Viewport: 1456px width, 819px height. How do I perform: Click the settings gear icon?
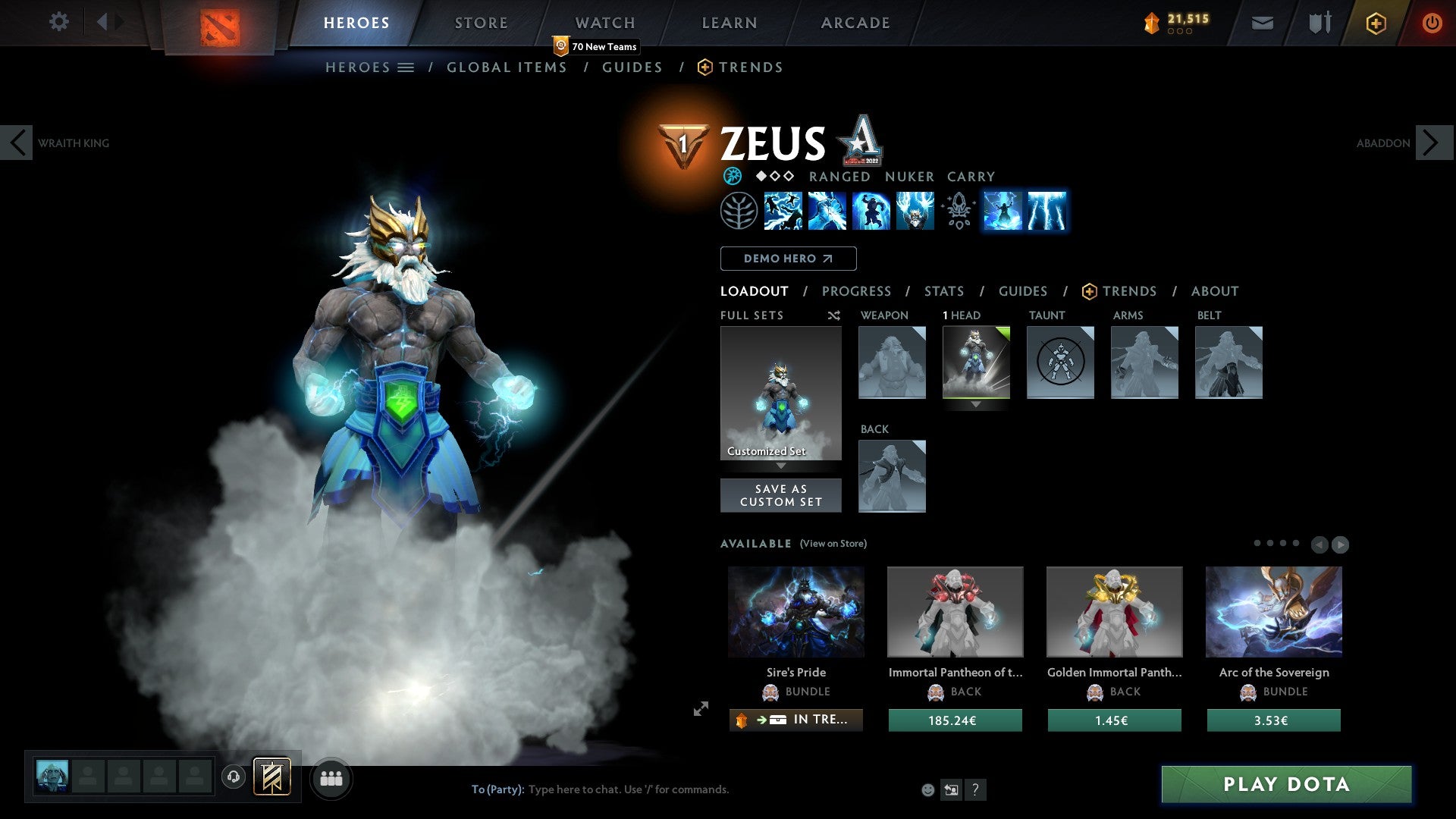coord(58,22)
